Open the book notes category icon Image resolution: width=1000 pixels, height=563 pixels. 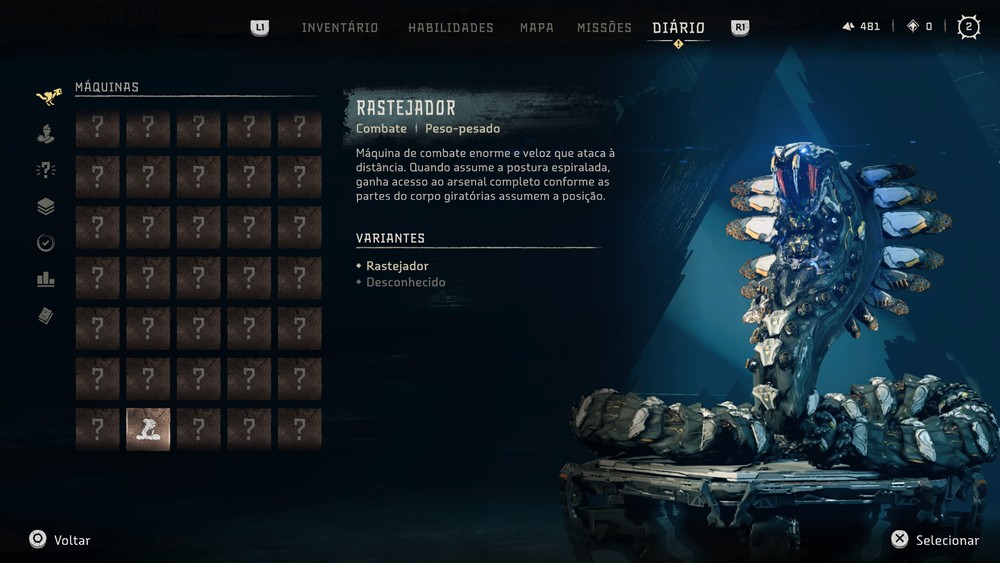click(x=46, y=316)
